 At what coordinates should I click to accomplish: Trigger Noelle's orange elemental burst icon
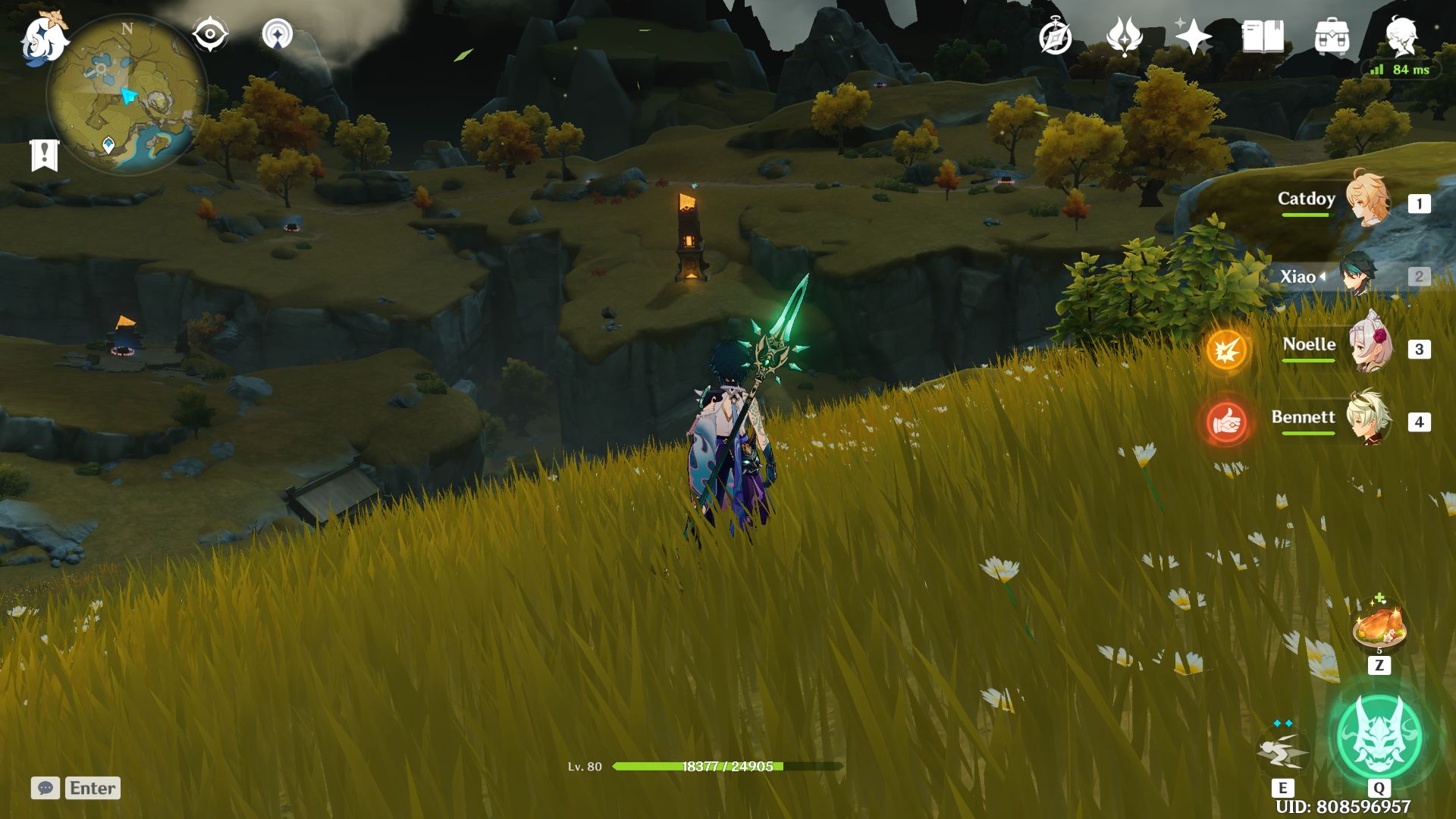[1226, 350]
